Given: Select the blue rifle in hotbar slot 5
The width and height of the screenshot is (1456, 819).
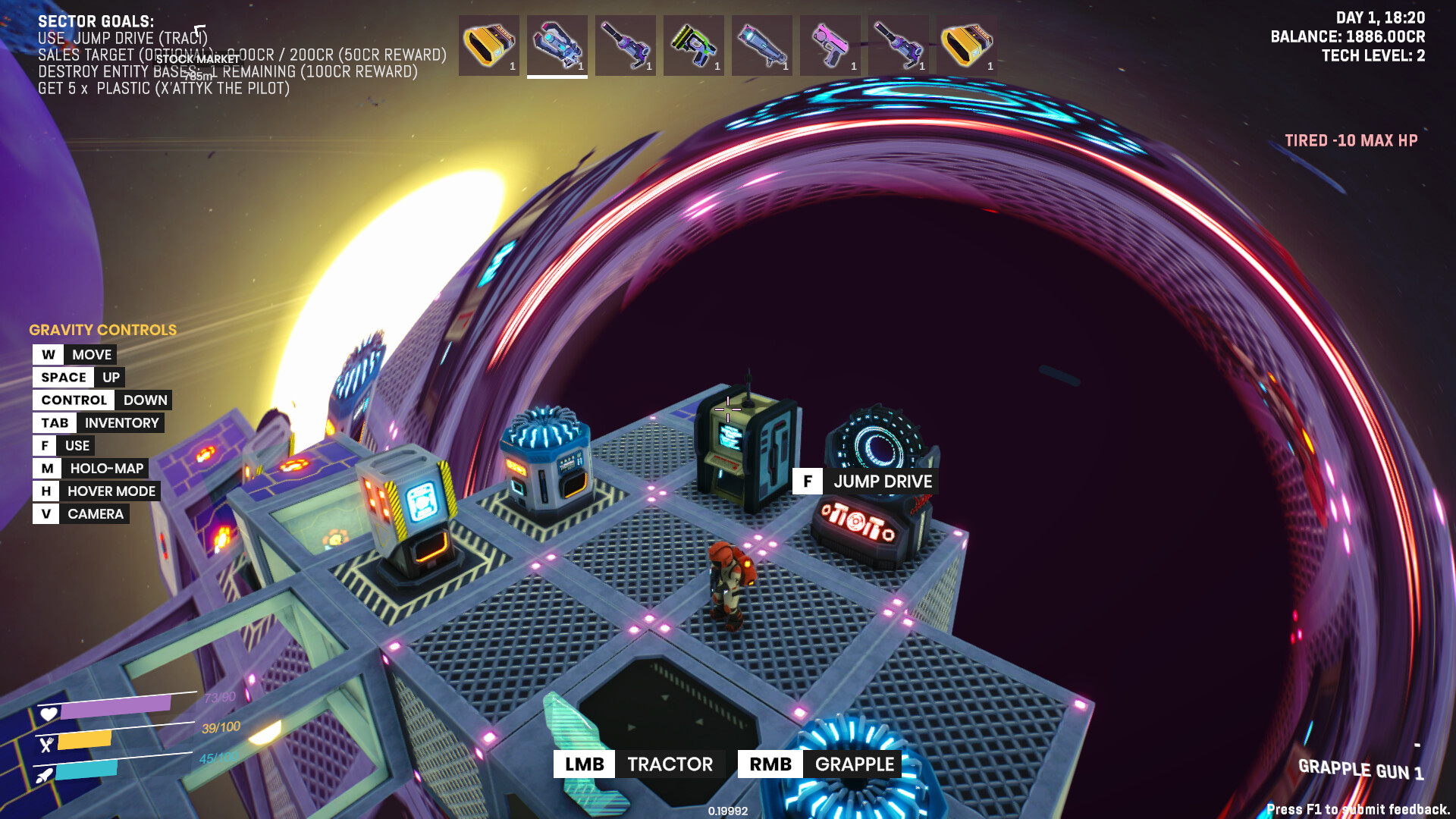Looking at the screenshot, I should coord(763,45).
